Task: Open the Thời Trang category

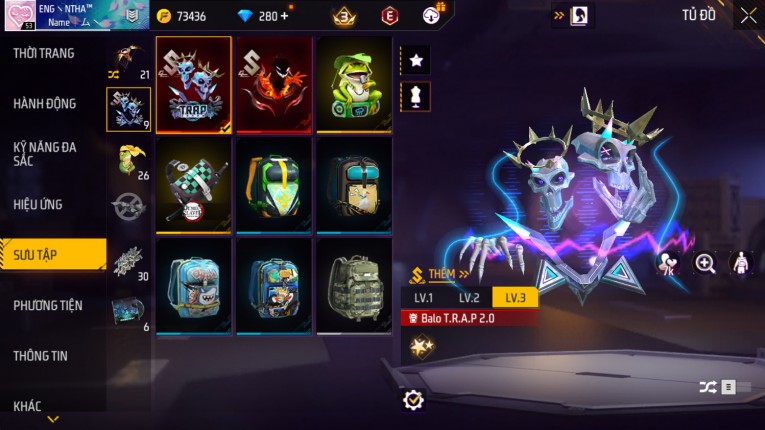Action: coord(44,53)
